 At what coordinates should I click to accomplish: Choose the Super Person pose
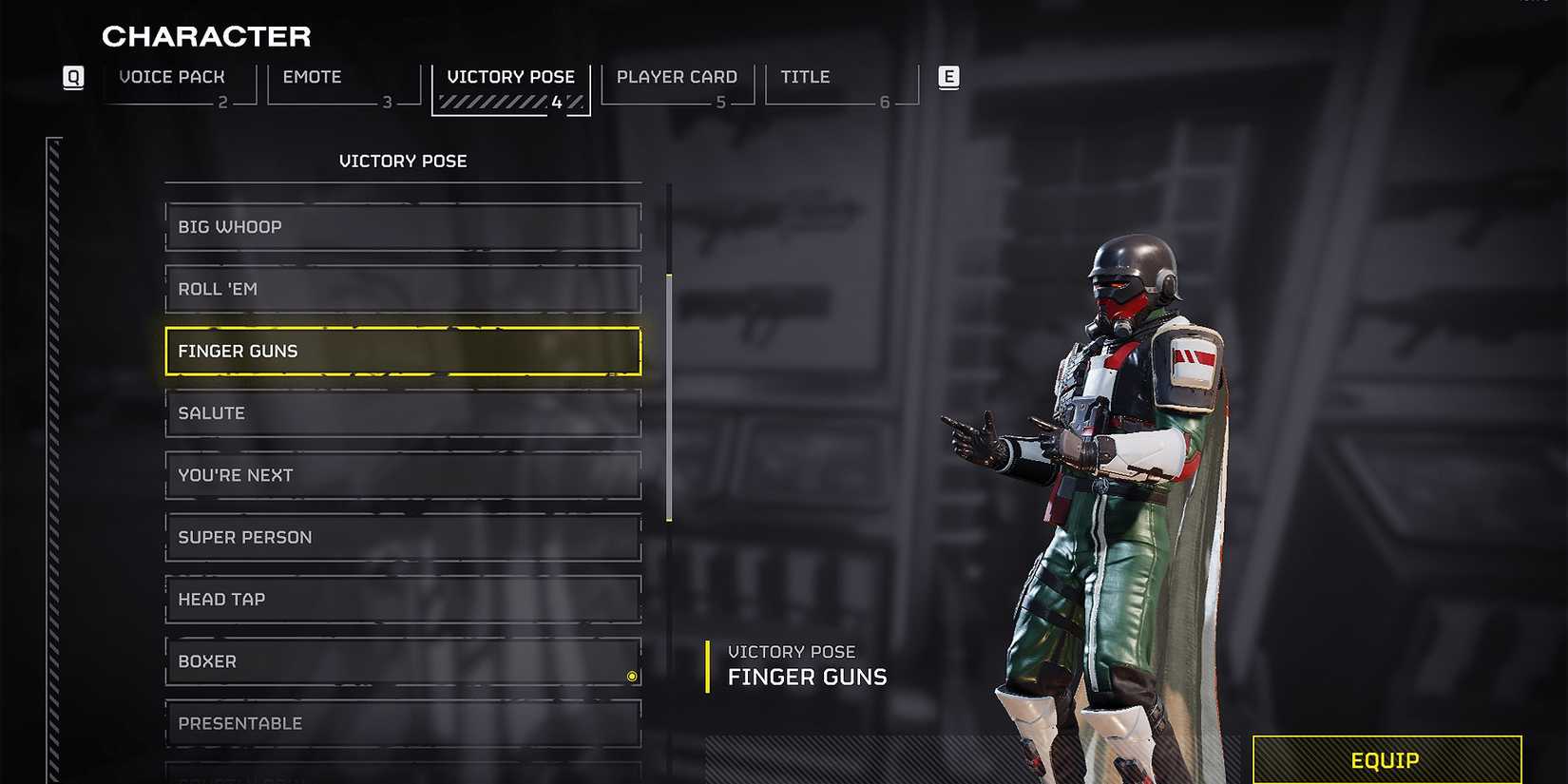[403, 537]
